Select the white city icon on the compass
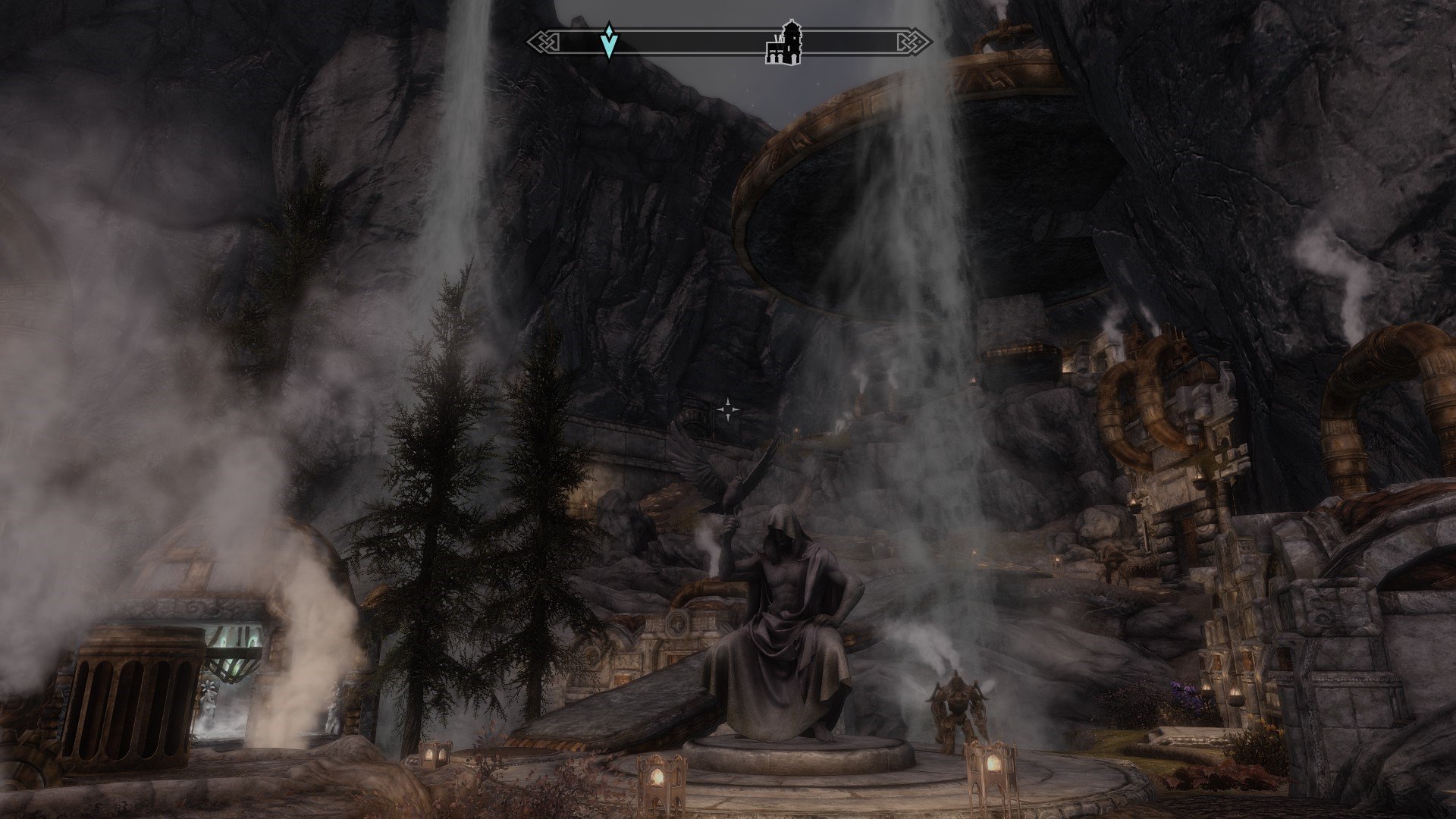Image resolution: width=1456 pixels, height=819 pixels. pyautogui.click(x=783, y=42)
